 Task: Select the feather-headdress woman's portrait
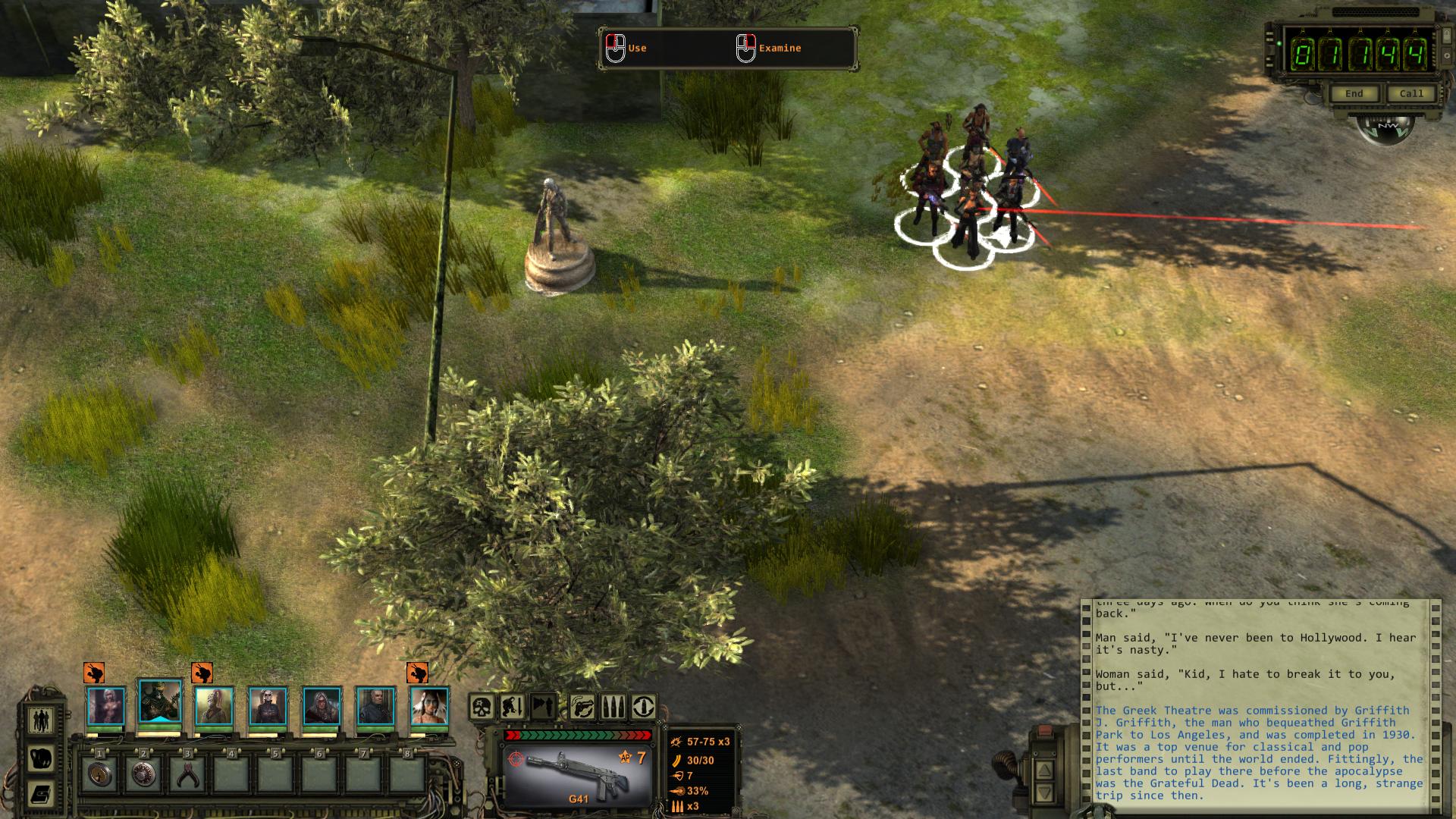[429, 706]
